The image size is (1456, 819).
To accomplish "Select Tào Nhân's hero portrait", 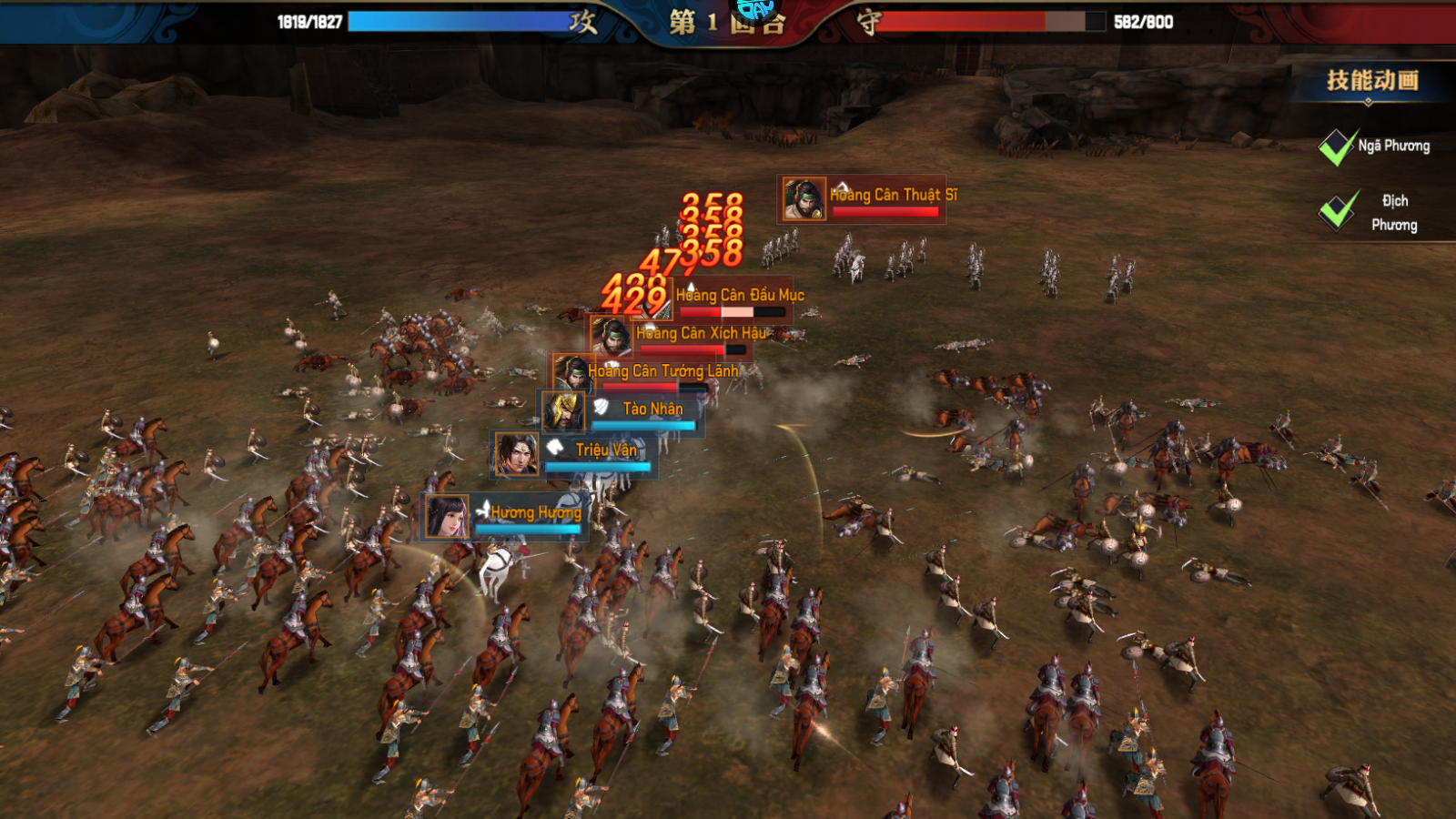I will tap(564, 411).
